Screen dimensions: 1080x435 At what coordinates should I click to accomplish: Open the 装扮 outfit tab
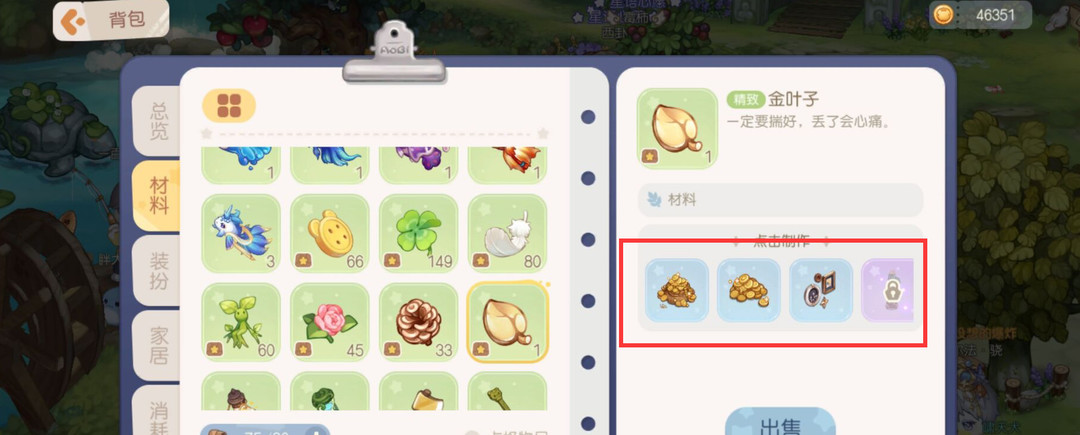(x=158, y=270)
